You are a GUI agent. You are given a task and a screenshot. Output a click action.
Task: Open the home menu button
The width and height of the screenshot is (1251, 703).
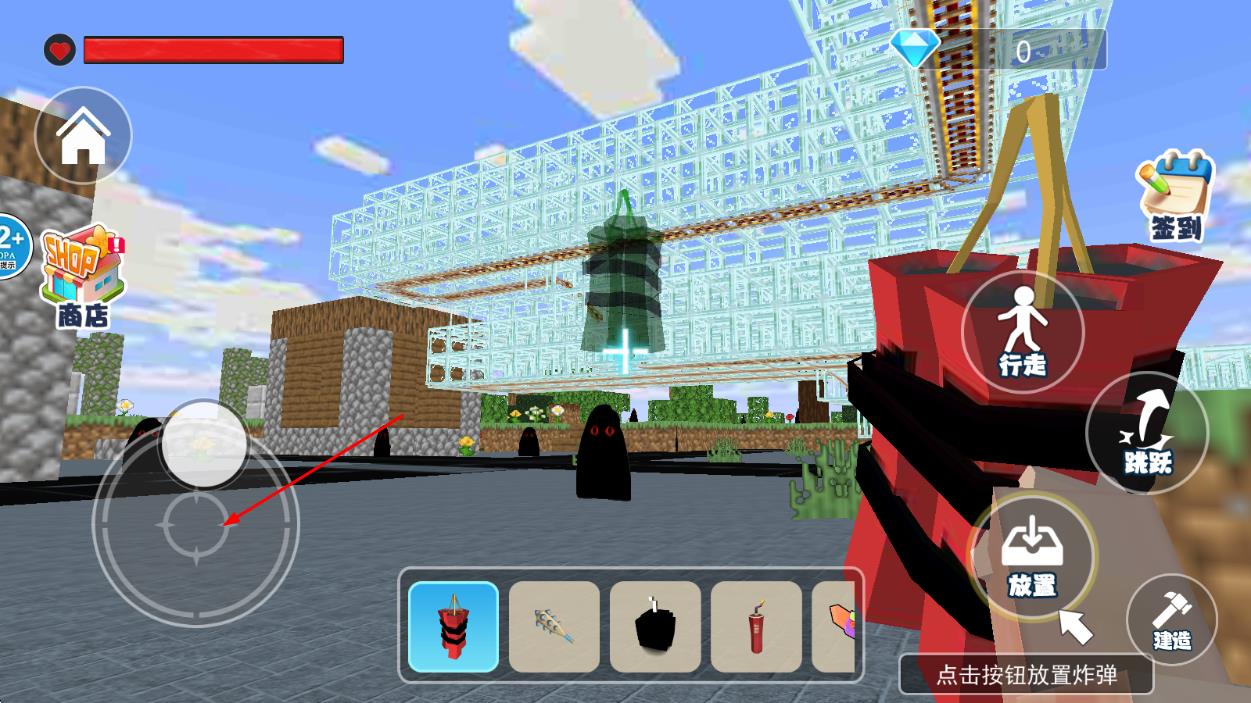(x=83, y=135)
